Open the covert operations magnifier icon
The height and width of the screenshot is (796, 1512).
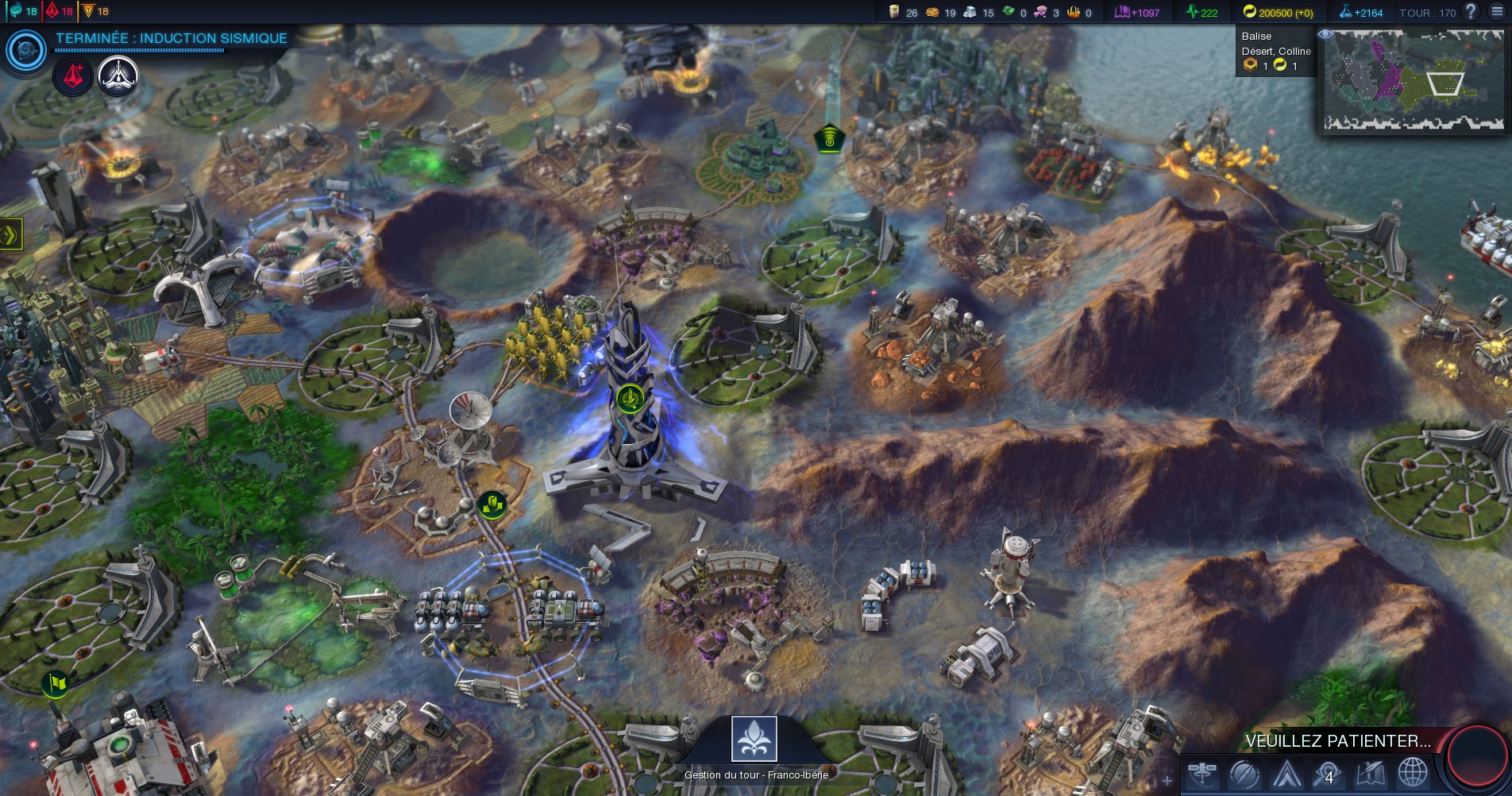(1328, 773)
